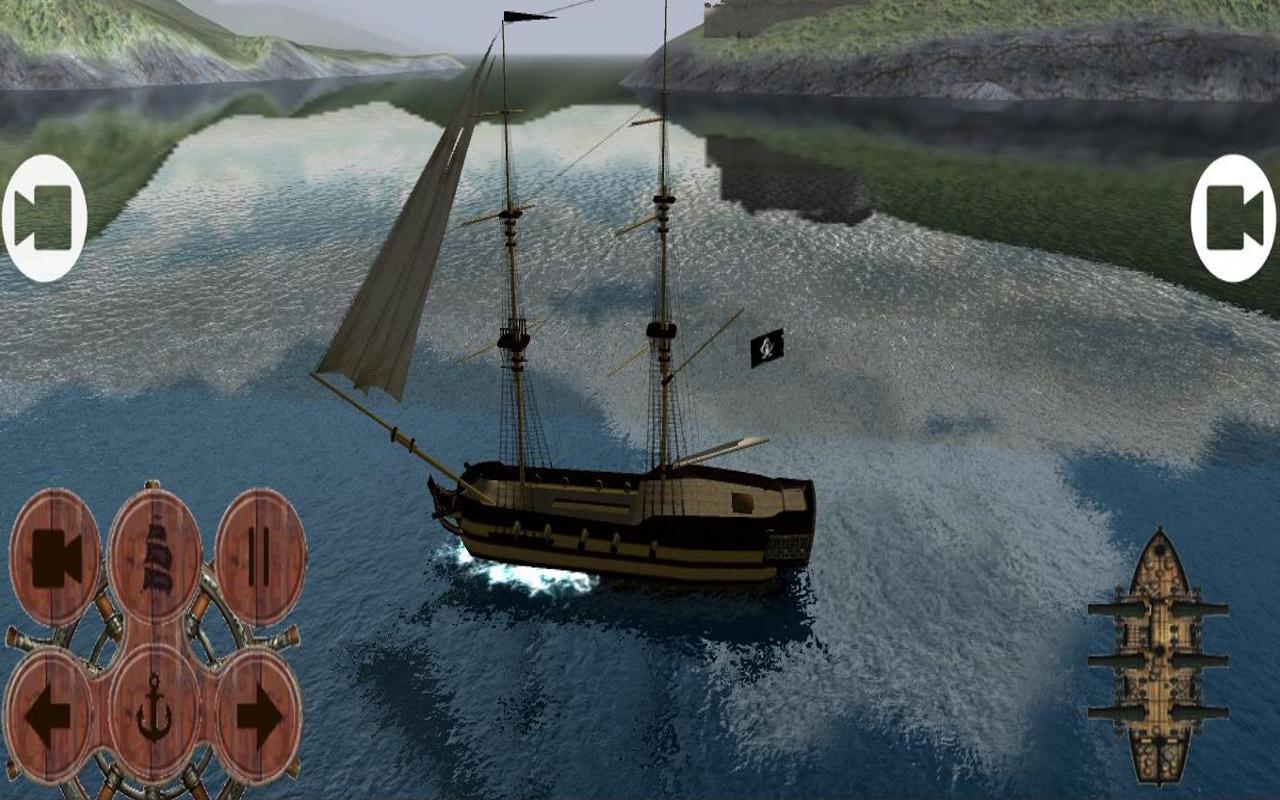The height and width of the screenshot is (800, 1280).
Task: Fire the bottom port cannon on ship diagram
Action: click(1103, 714)
